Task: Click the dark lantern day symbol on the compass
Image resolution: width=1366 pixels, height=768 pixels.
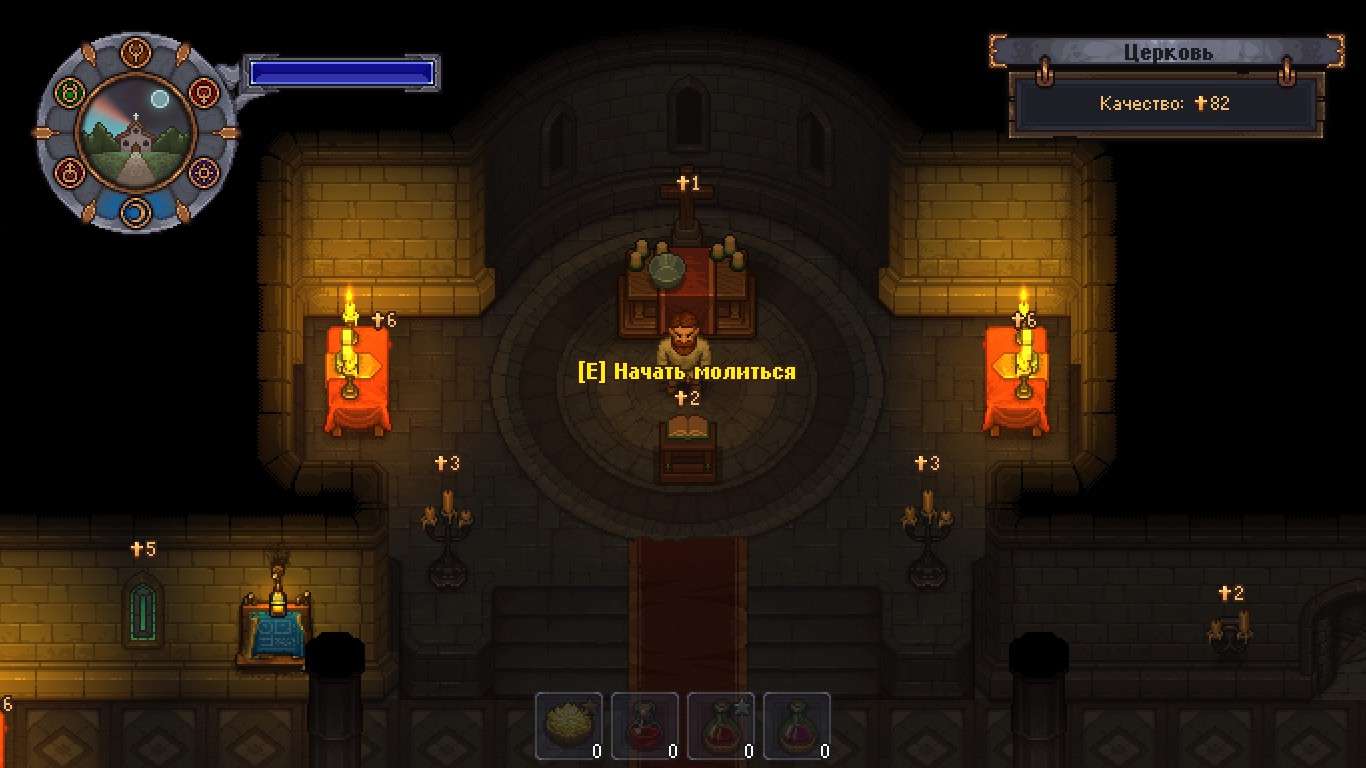Action: (70, 172)
